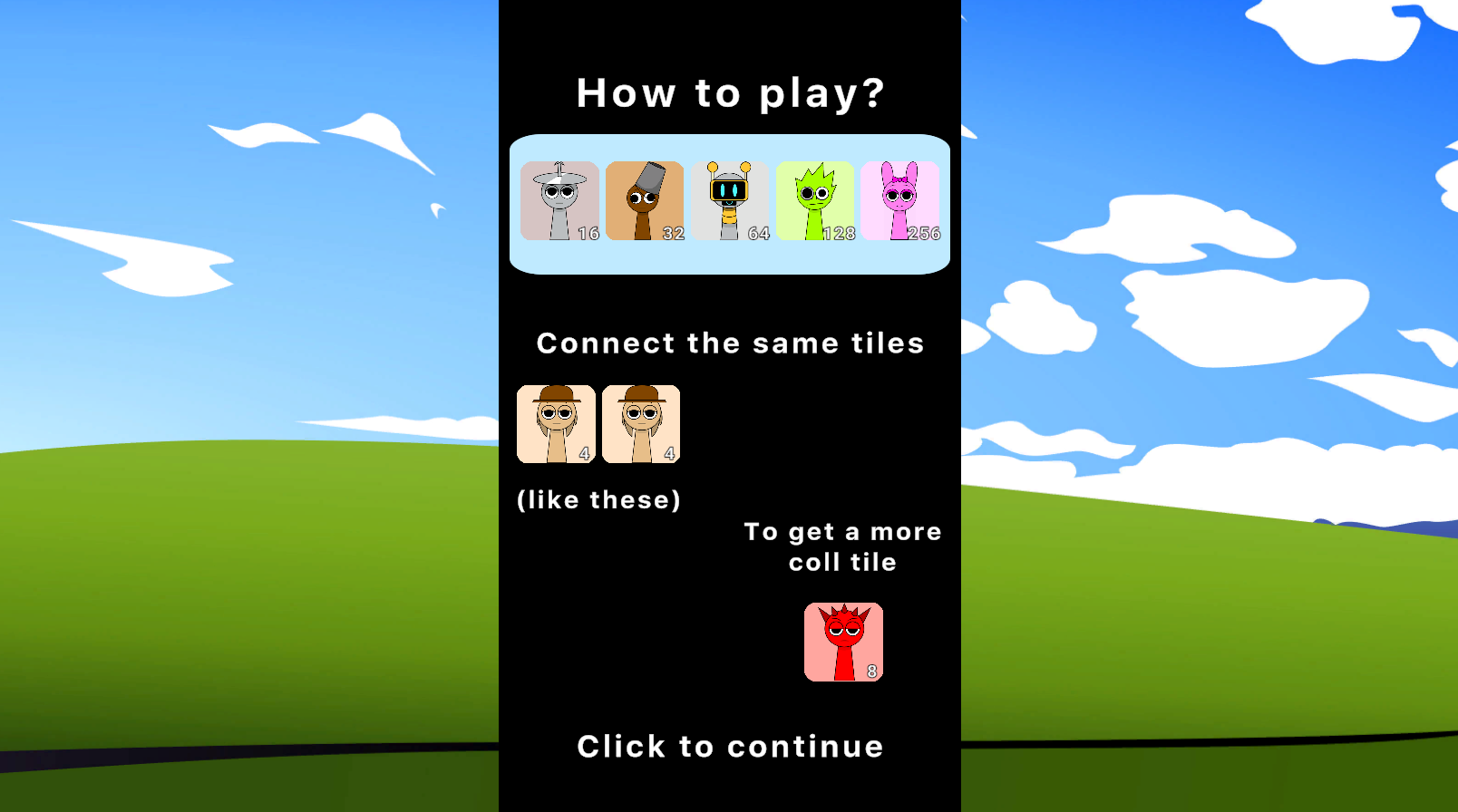Click the brown bucket-hat character tile 32

pos(645,201)
